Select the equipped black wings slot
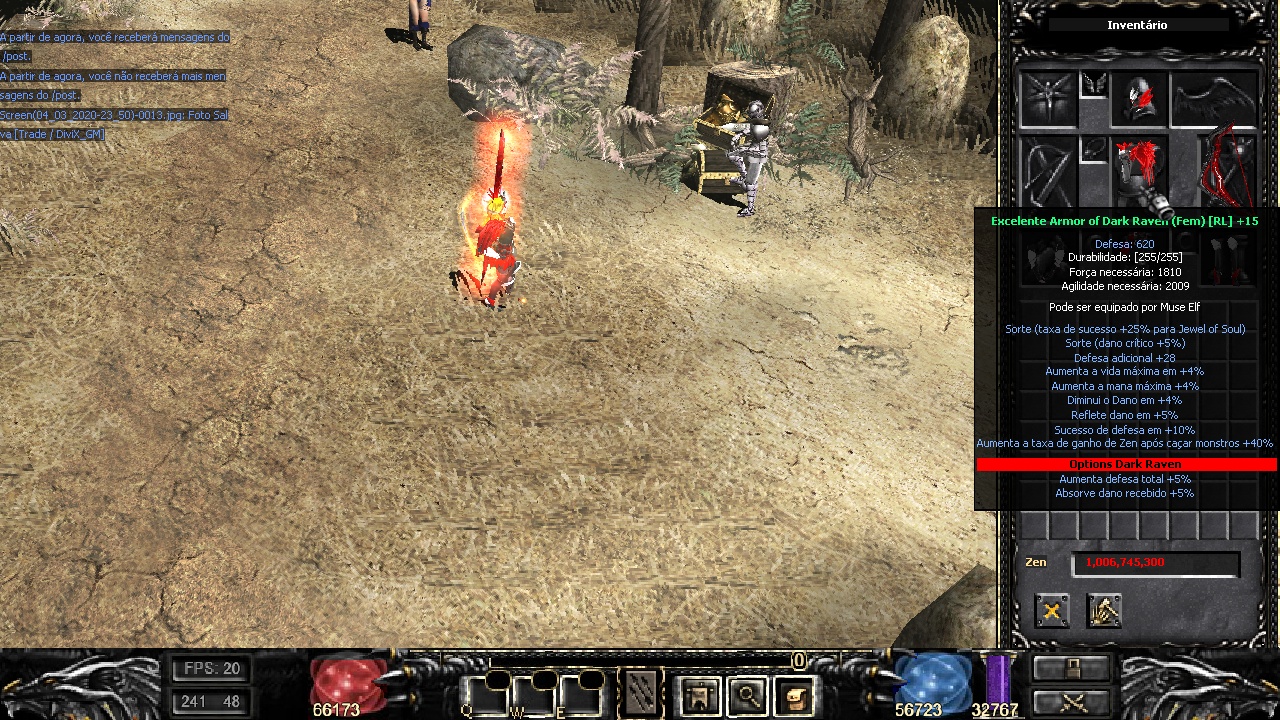 point(1214,98)
